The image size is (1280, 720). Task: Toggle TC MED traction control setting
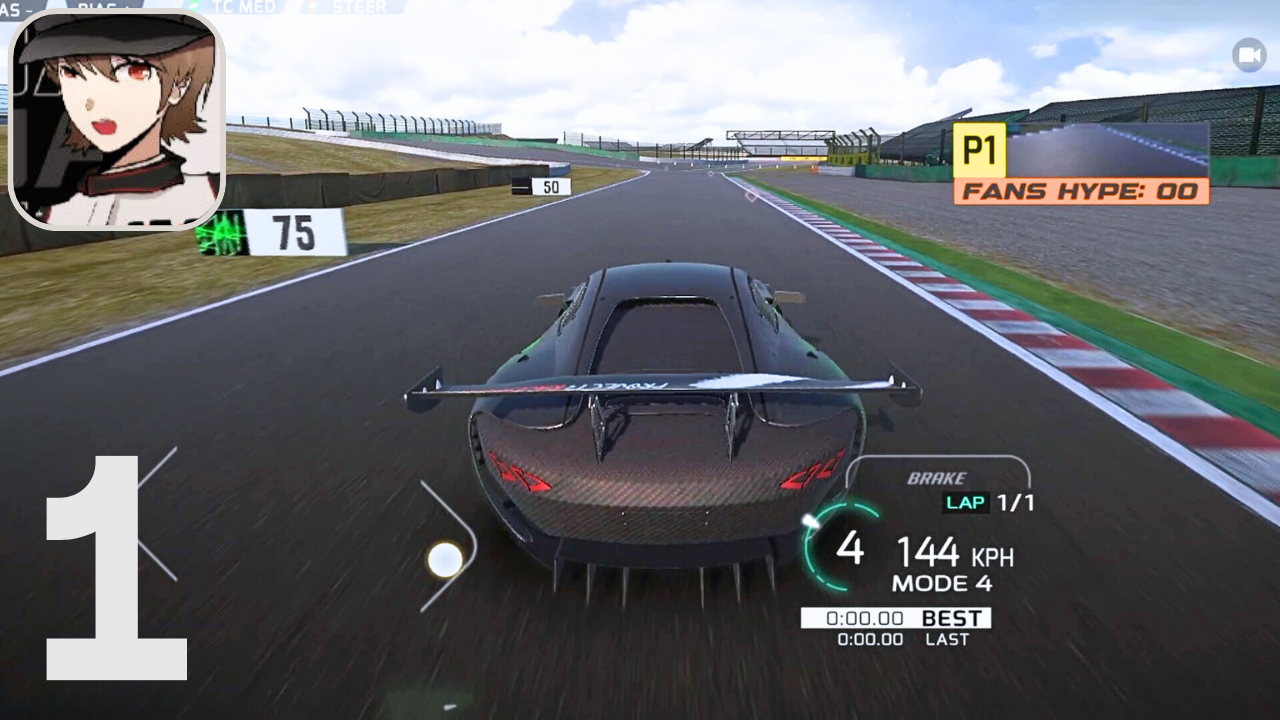tap(240, 8)
